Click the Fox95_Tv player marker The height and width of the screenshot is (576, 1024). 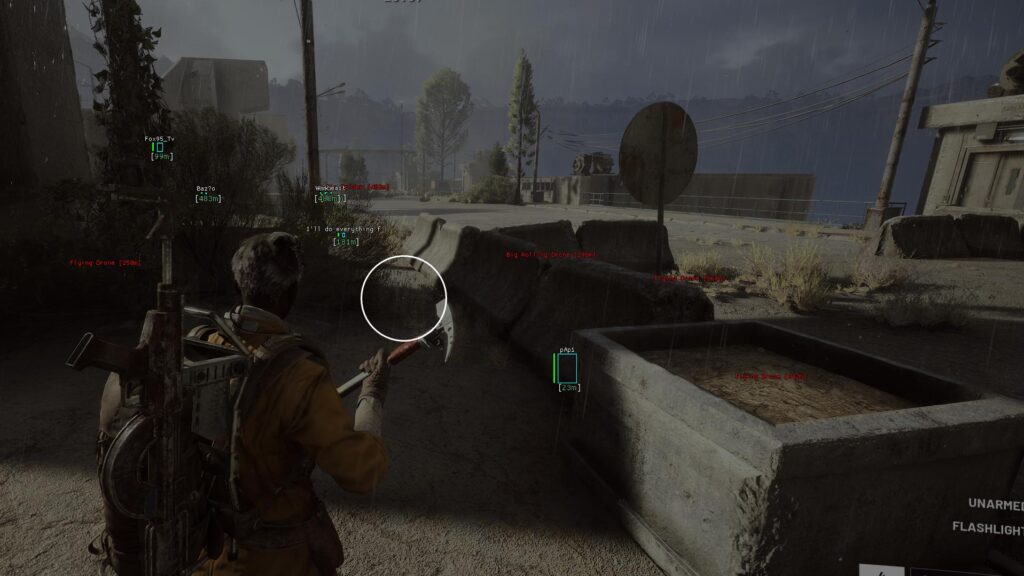click(x=159, y=147)
